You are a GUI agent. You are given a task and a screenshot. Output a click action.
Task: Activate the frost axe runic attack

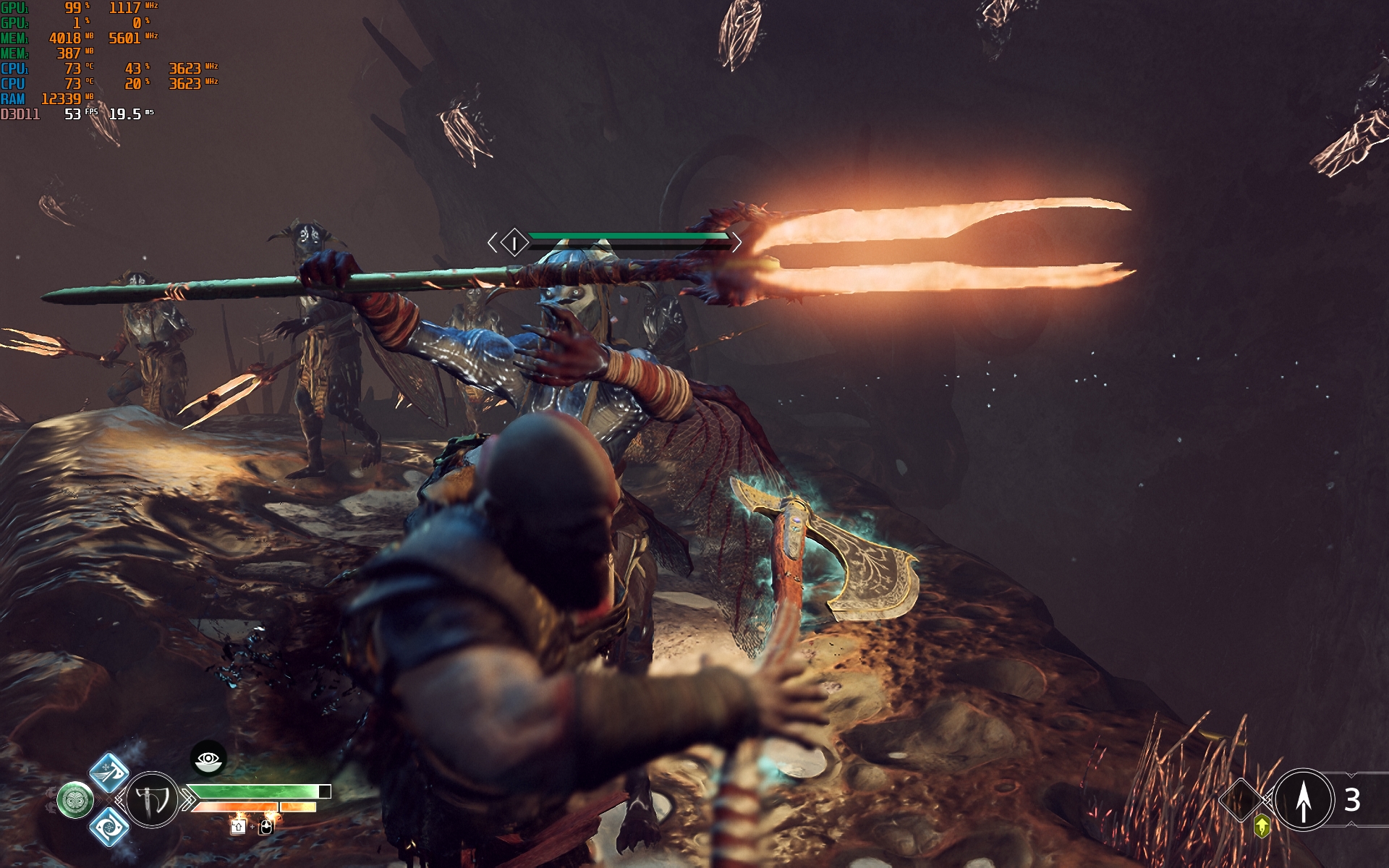pyautogui.click(x=109, y=772)
